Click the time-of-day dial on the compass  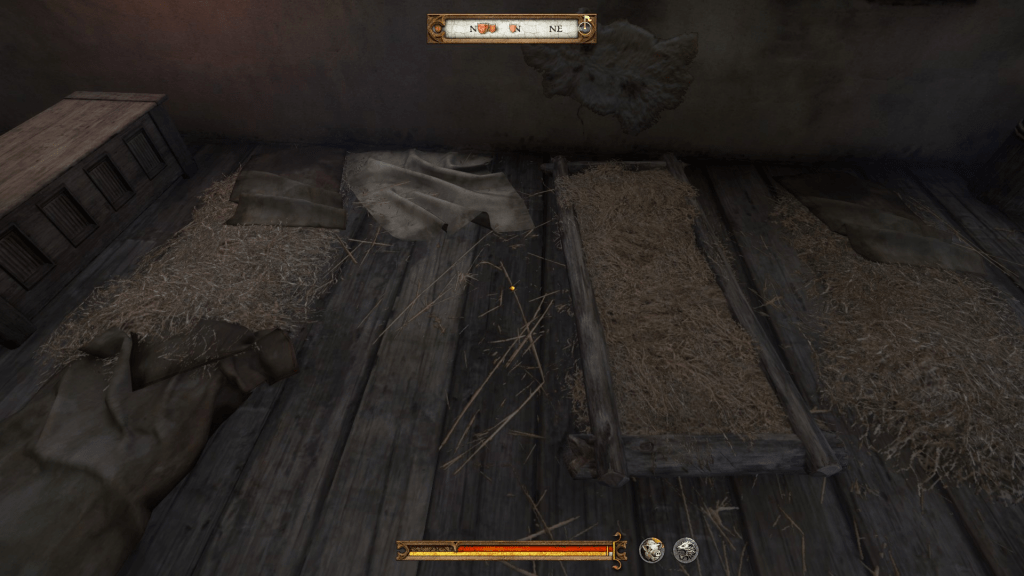[583, 28]
